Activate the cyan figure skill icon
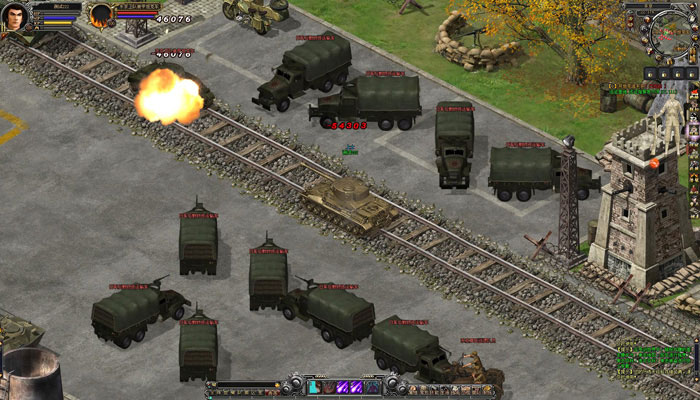700x400 pixels. [x=313, y=387]
